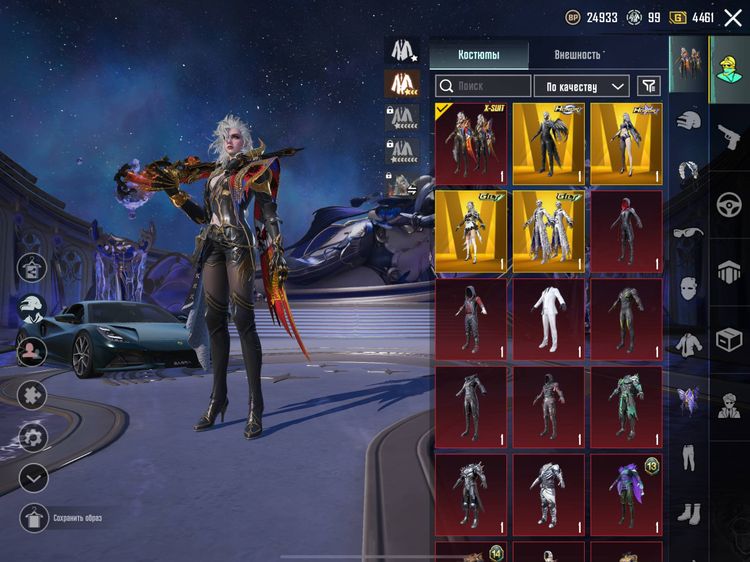Image resolution: width=750 pixels, height=562 pixels.
Task: Open the gear settings icon
Action: tap(33, 437)
